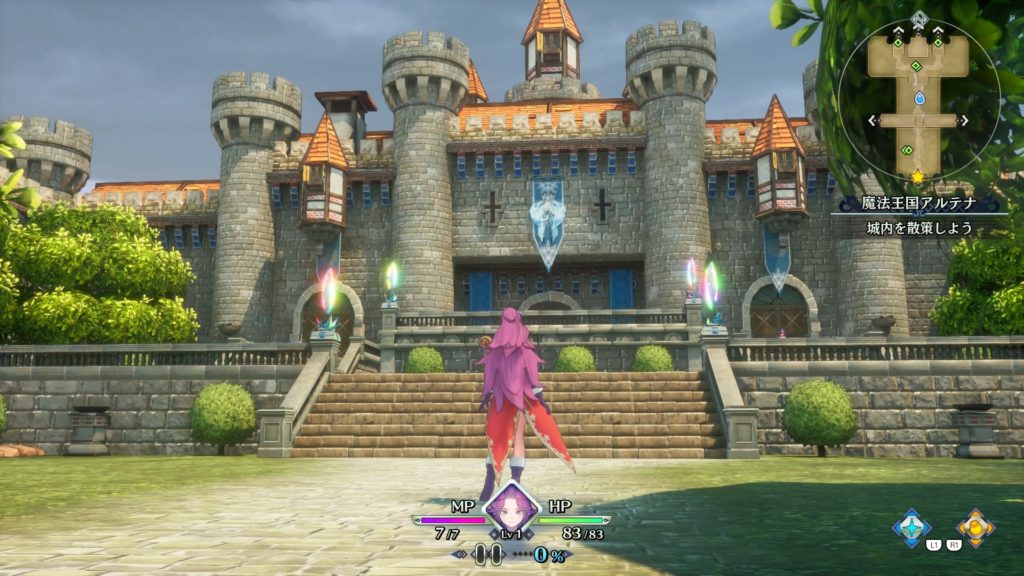Select Angela's character portrait
Viewport: 1024px width, 576px height.
pos(512,507)
